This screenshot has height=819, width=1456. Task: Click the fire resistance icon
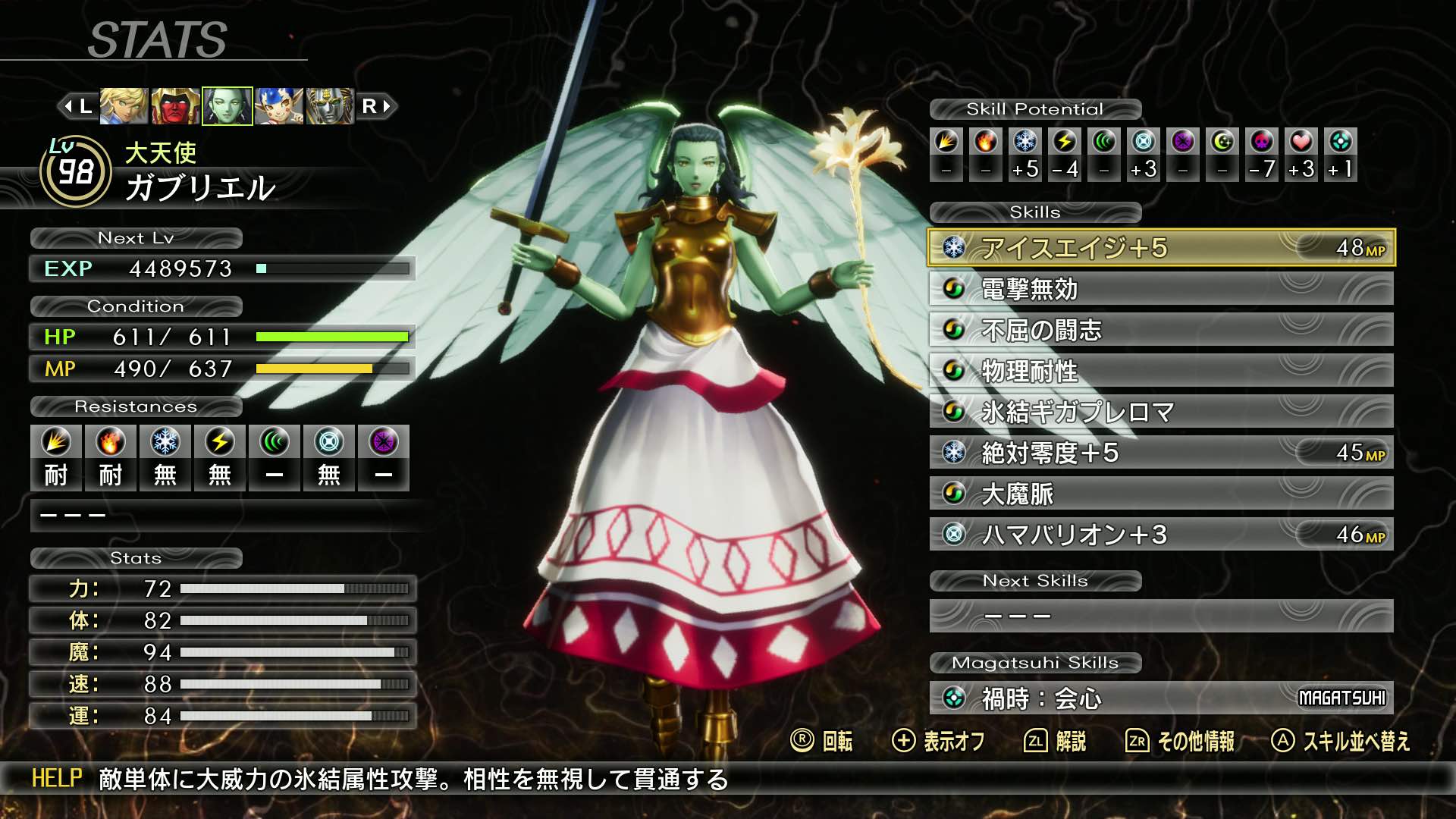click(x=110, y=442)
